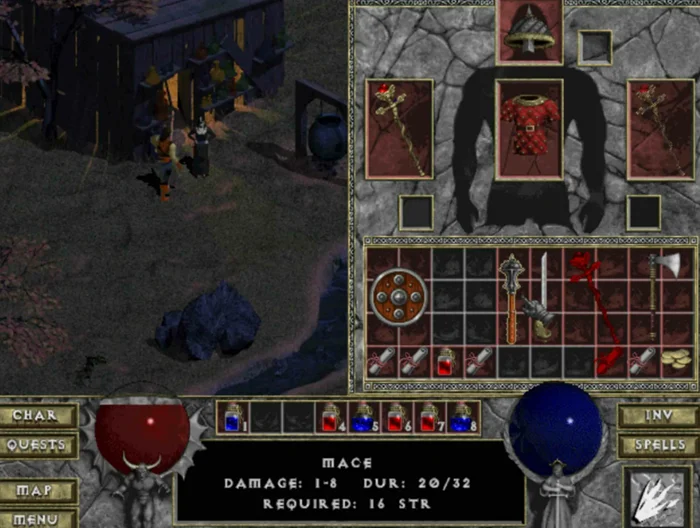Pick up the red potion in the inventory grid
The width and height of the screenshot is (700, 528).
[447, 362]
